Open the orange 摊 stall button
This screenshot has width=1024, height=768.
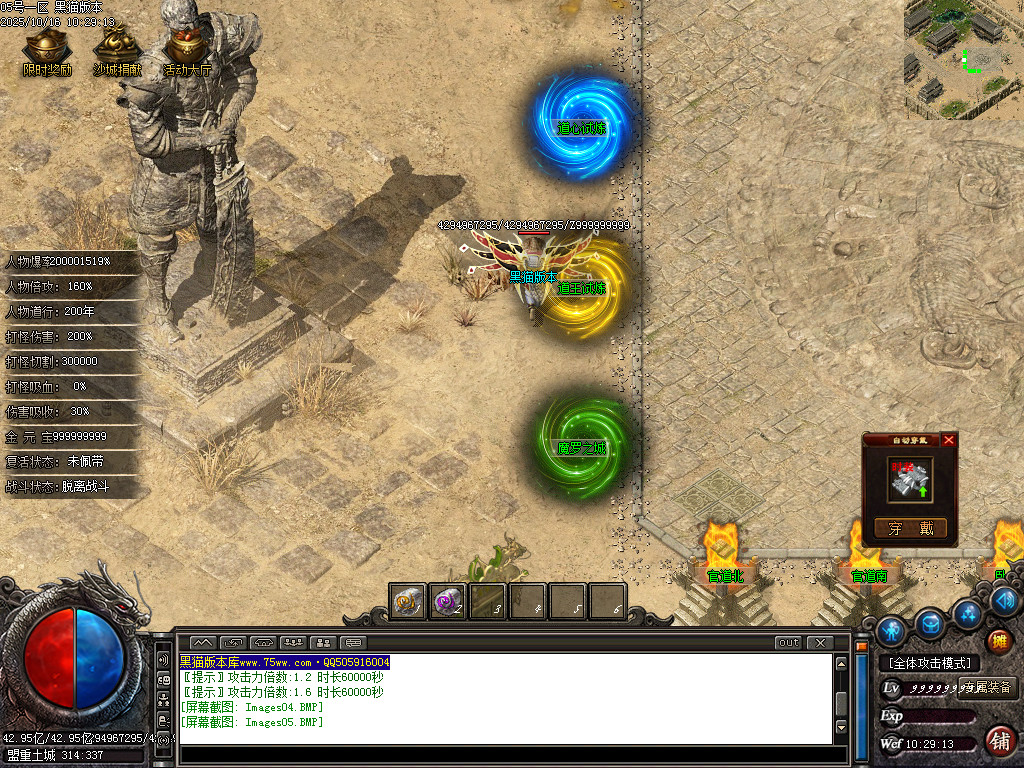click(x=999, y=641)
